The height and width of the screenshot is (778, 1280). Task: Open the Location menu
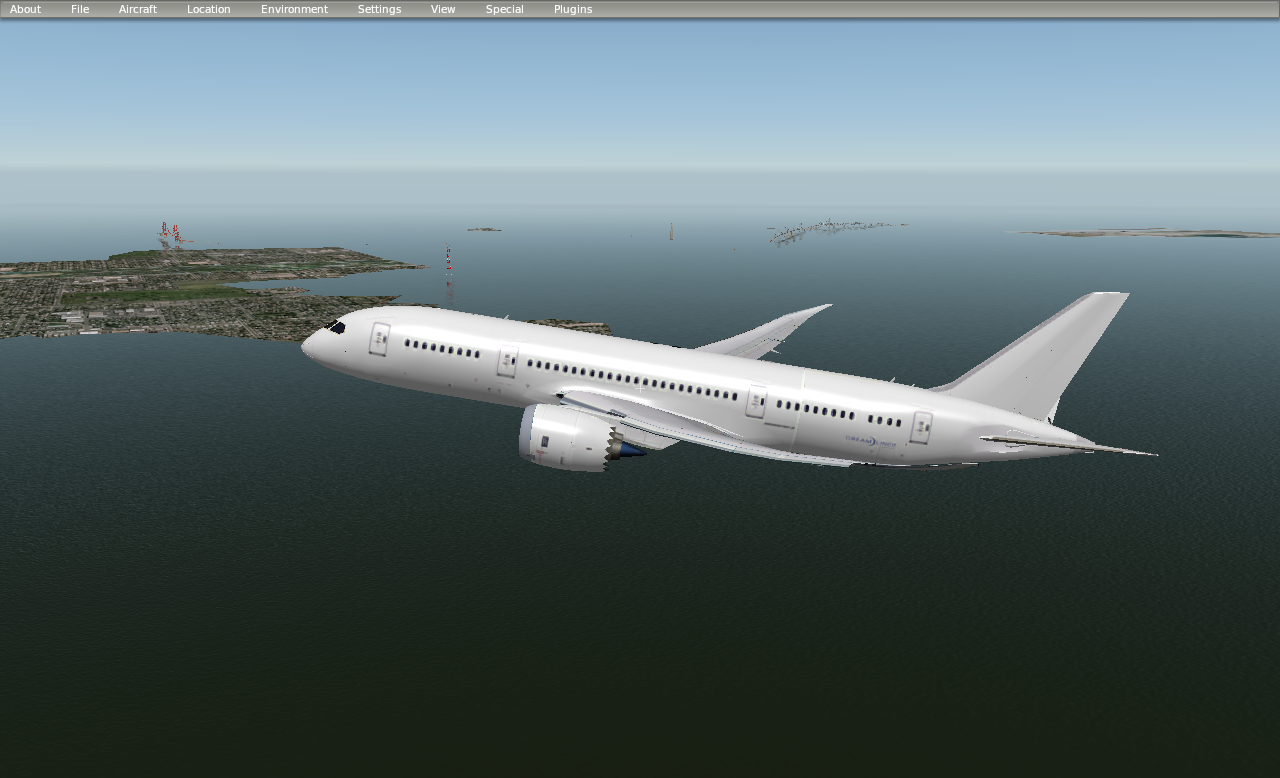click(207, 8)
